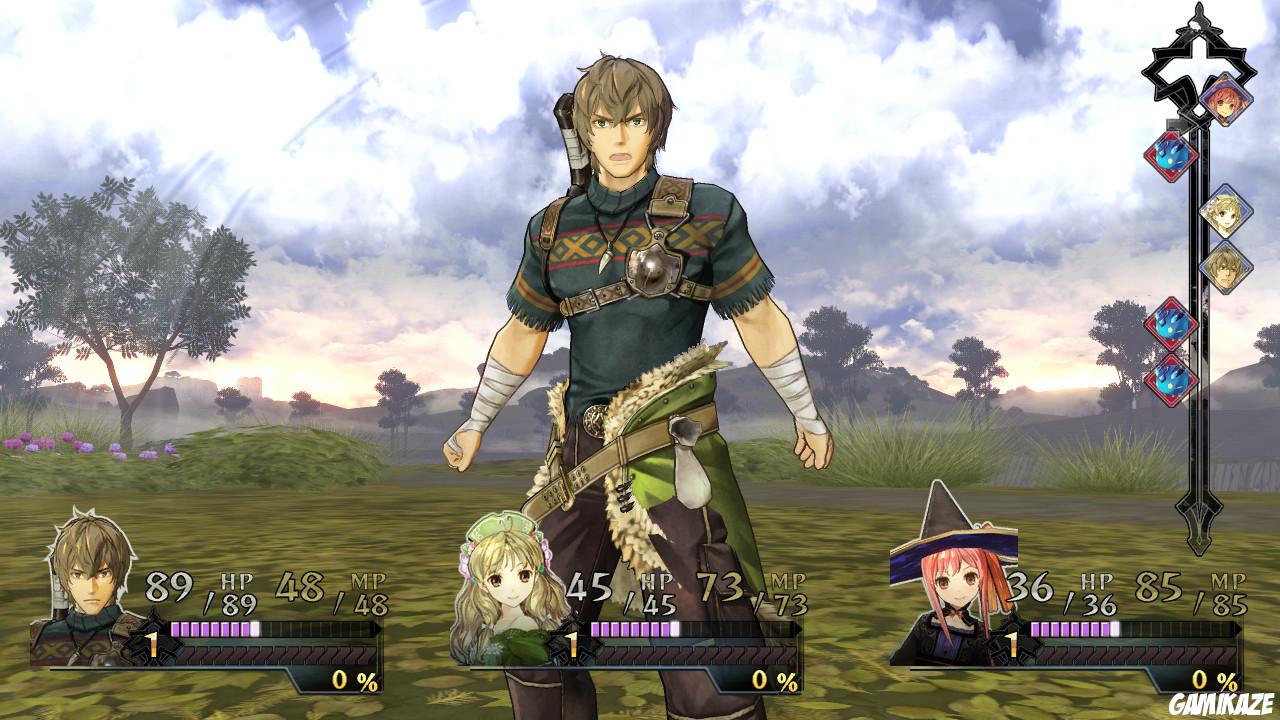The image size is (1280, 720).
Task: Select Wilbell's portrait atop the turn order bar
Action: tap(1227, 100)
